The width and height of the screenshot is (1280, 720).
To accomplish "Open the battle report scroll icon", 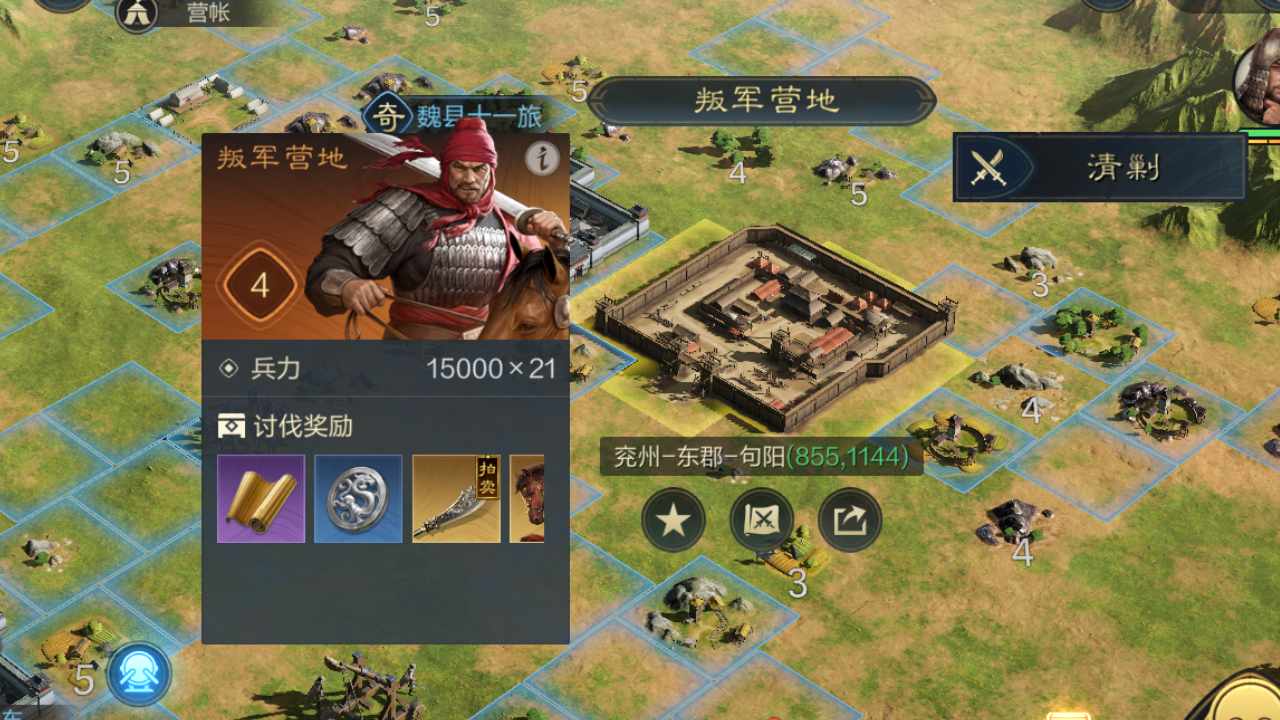I will (762, 520).
